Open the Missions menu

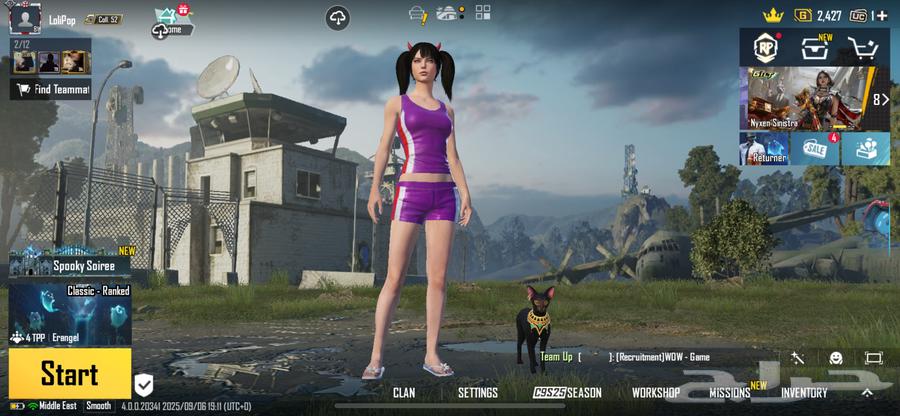pos(731,393)
